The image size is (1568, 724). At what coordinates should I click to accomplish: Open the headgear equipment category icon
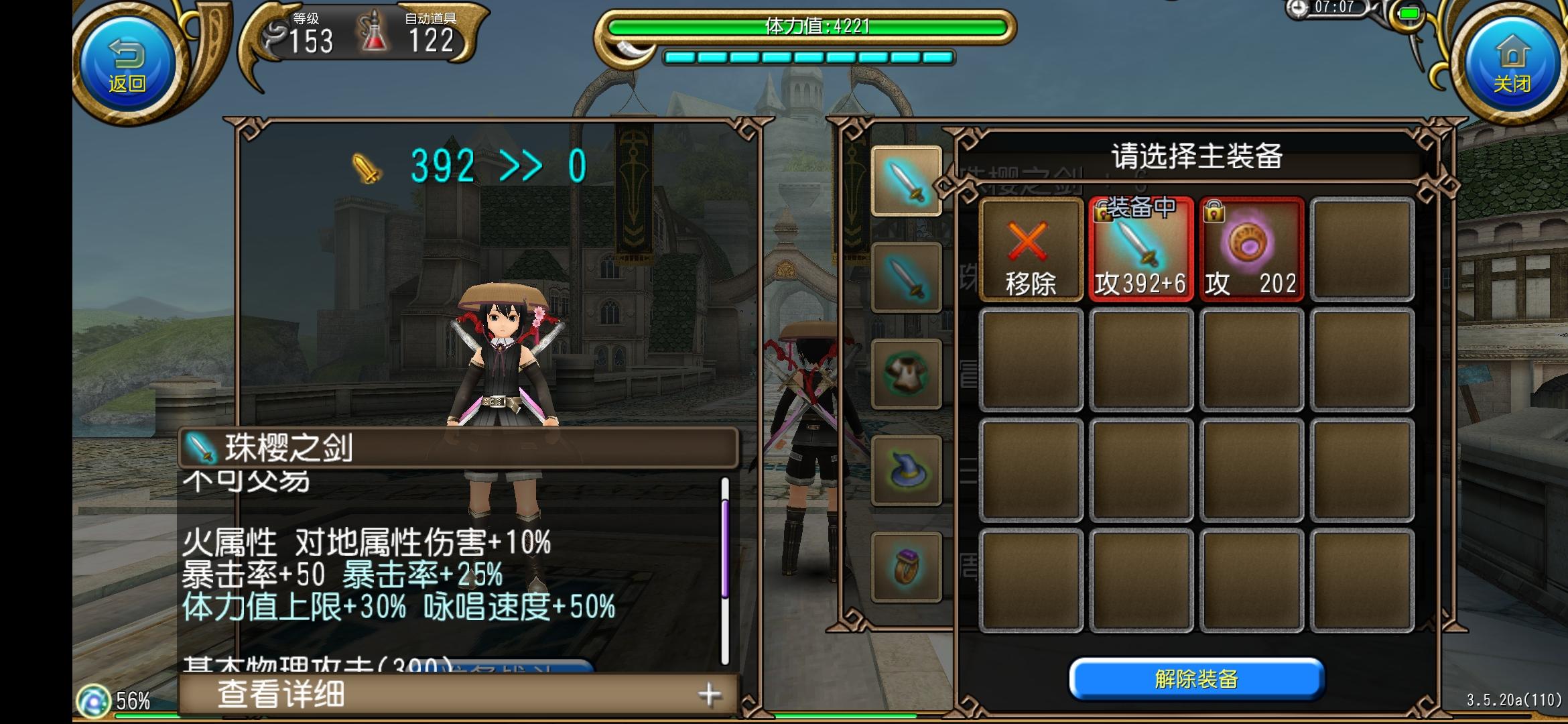907,469
